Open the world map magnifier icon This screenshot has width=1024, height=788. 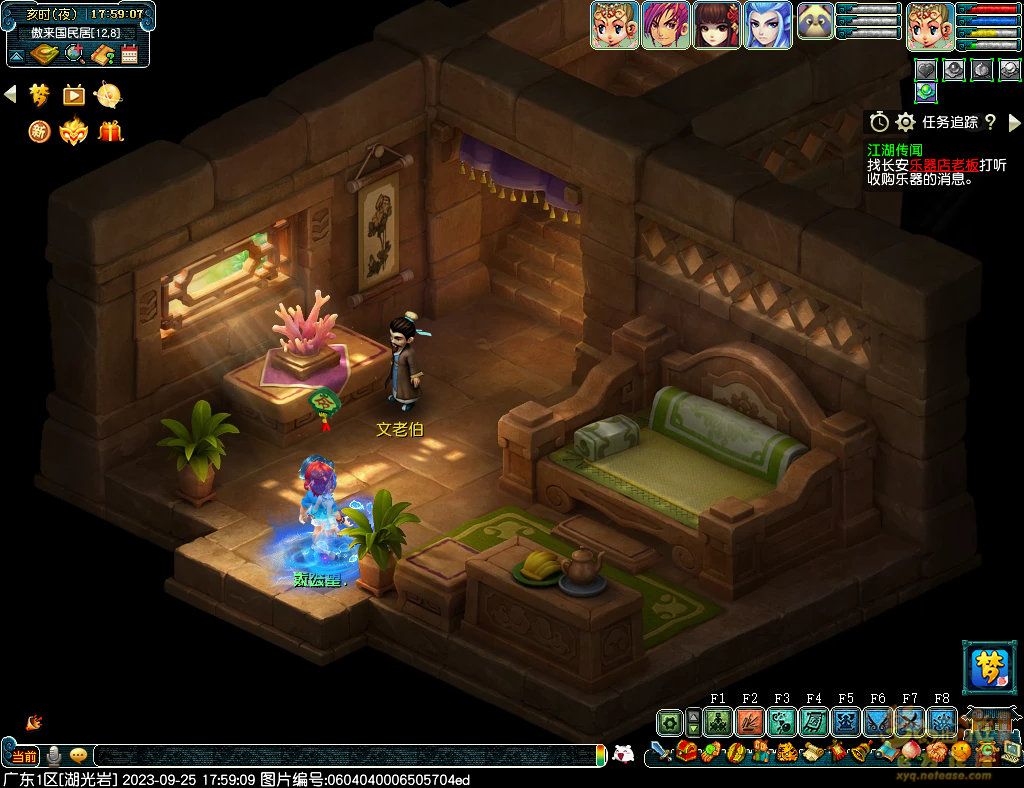pyautogui.click(x=74, y=55)
